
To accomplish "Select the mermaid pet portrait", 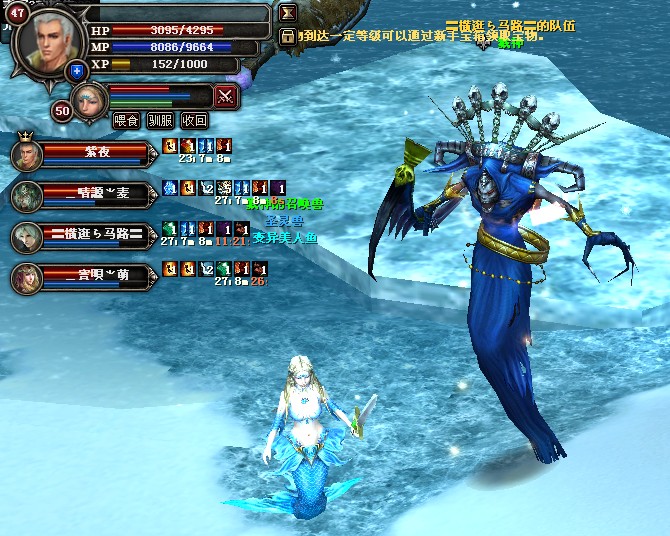I will tap(89, 100).
